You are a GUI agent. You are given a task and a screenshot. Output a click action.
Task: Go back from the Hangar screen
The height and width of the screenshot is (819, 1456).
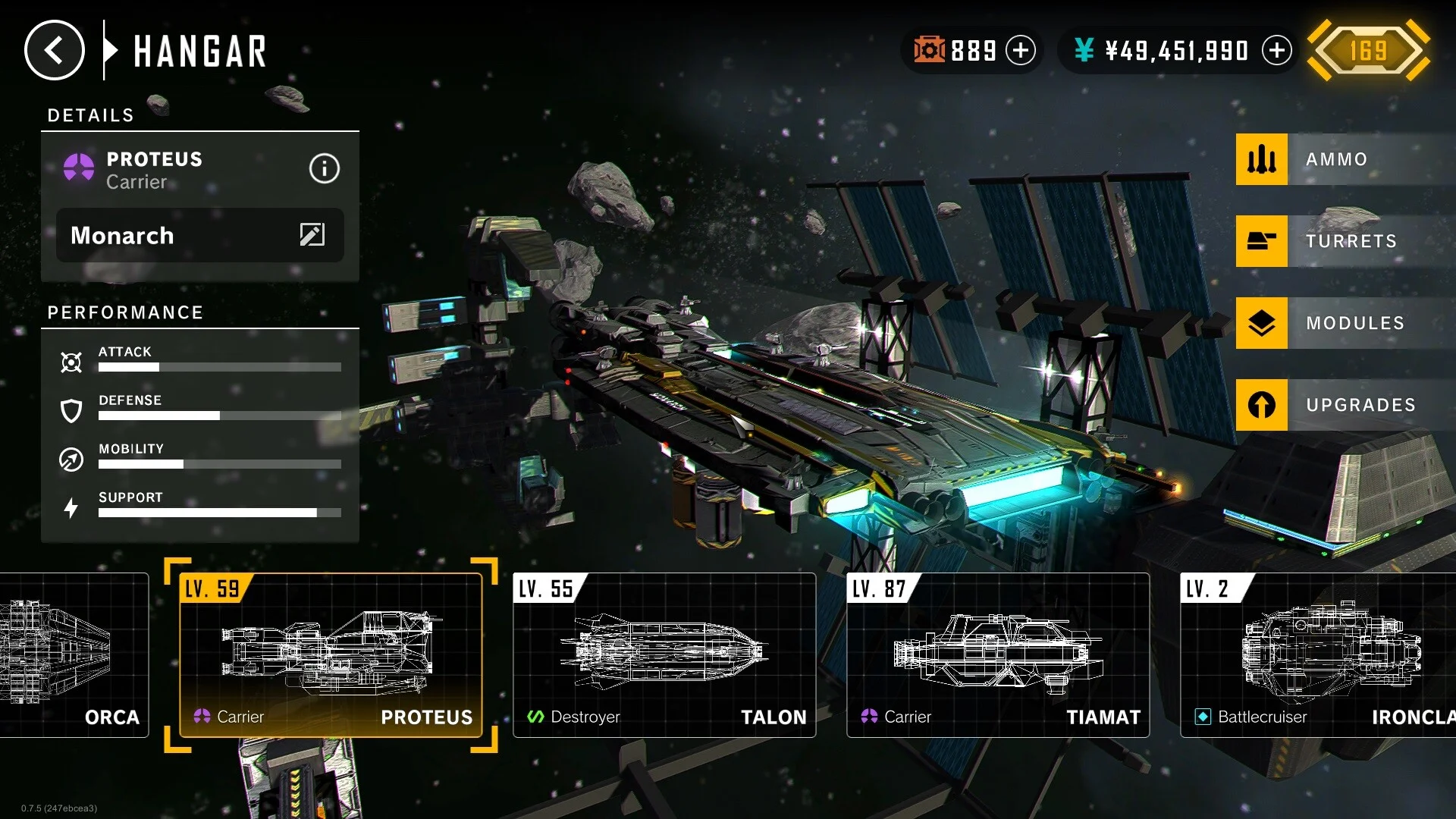point(54,51)
